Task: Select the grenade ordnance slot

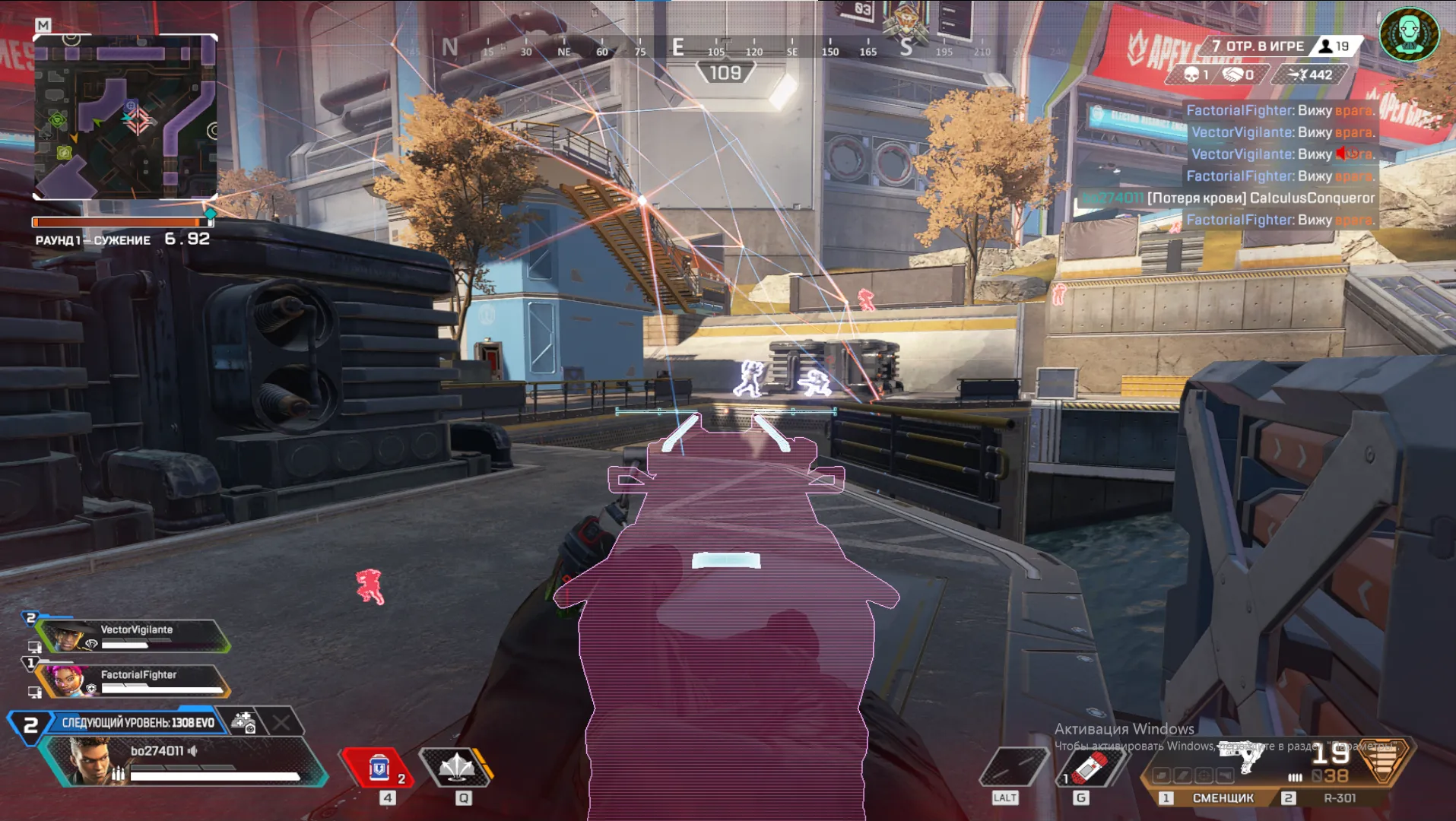Action: (x=1089, y=768)
